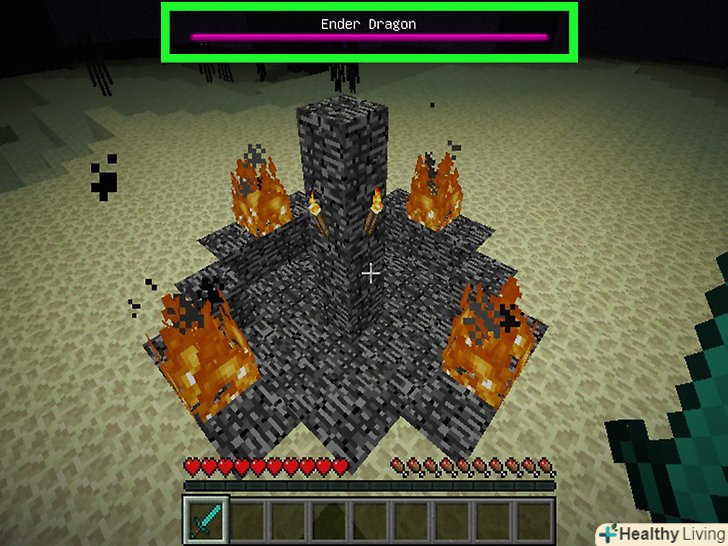Click the Healthy Living watermark logo
This screenshot has width=728, height=546.
pos(661,533)
